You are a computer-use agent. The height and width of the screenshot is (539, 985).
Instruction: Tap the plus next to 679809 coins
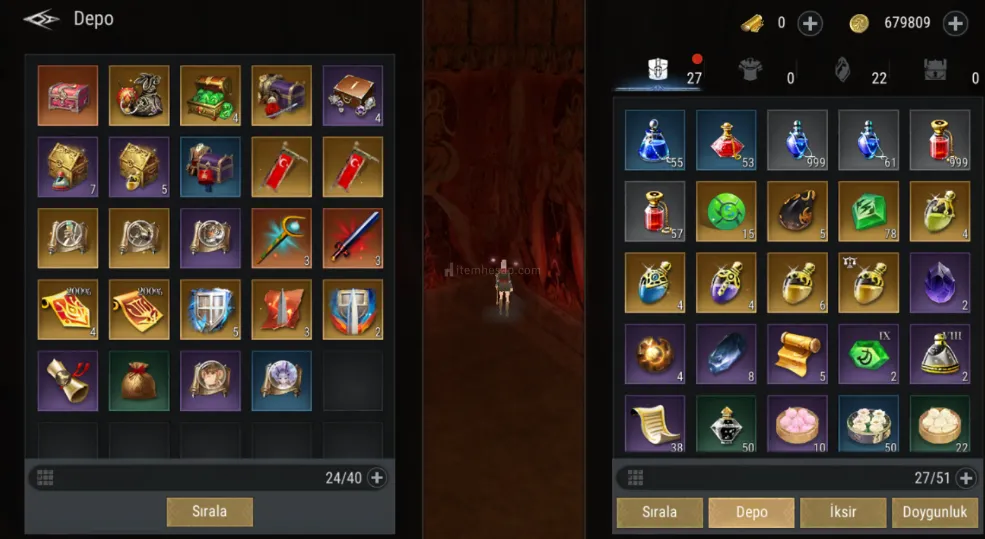point(955,23)
